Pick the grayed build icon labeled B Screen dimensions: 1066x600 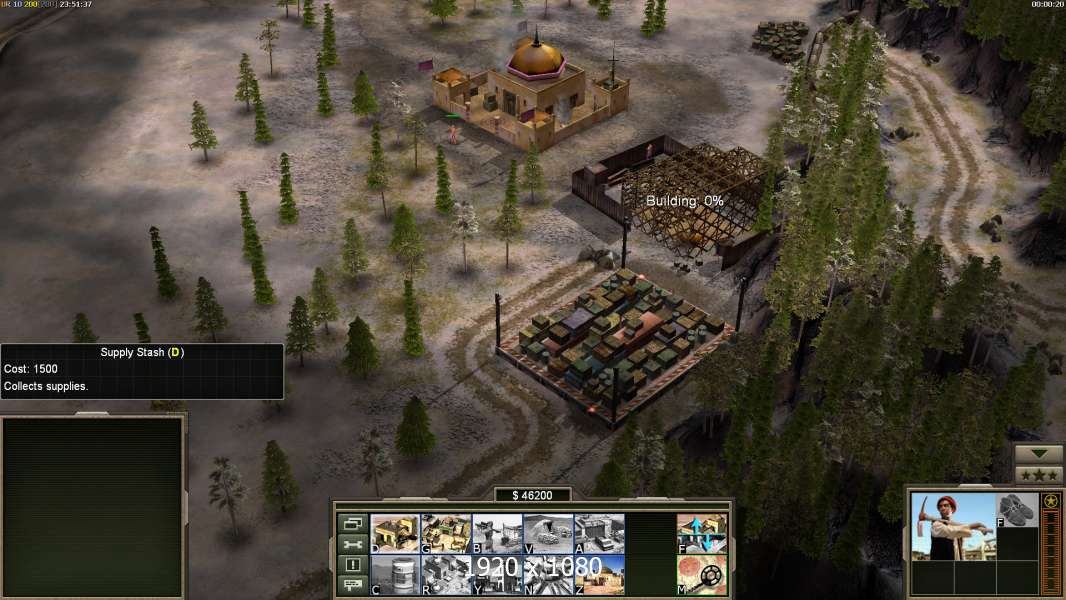497,533
